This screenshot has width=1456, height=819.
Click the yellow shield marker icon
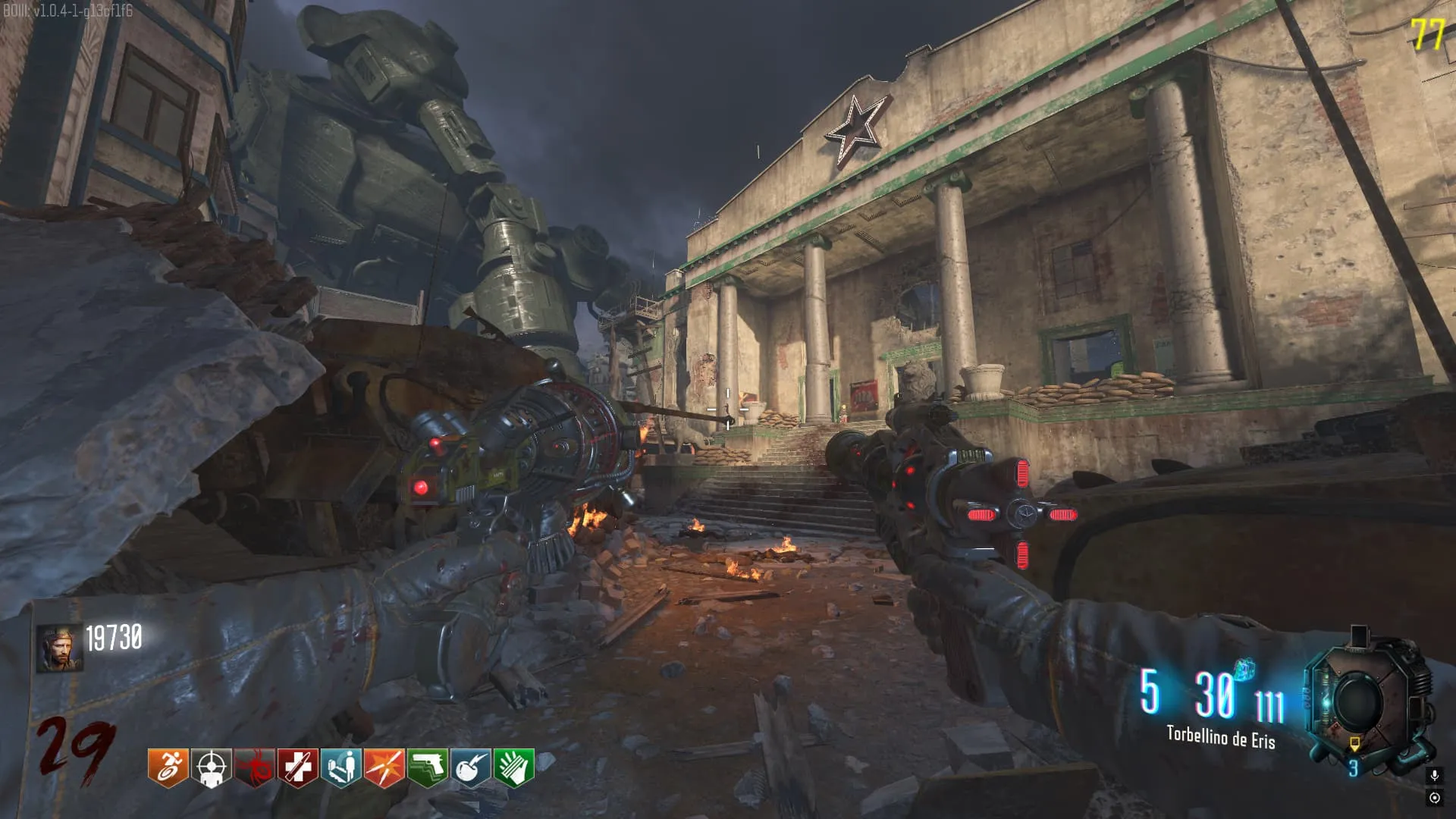click(1354, 743)
